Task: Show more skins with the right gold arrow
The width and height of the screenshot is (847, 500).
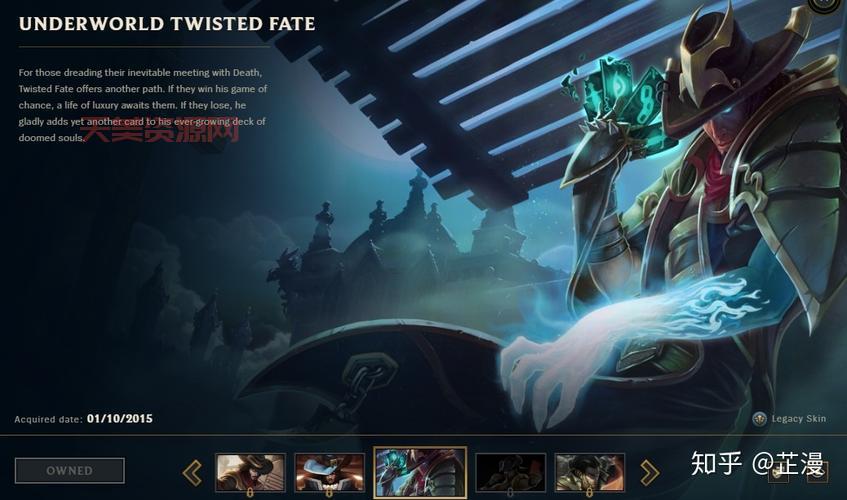Action: (650, 472)
